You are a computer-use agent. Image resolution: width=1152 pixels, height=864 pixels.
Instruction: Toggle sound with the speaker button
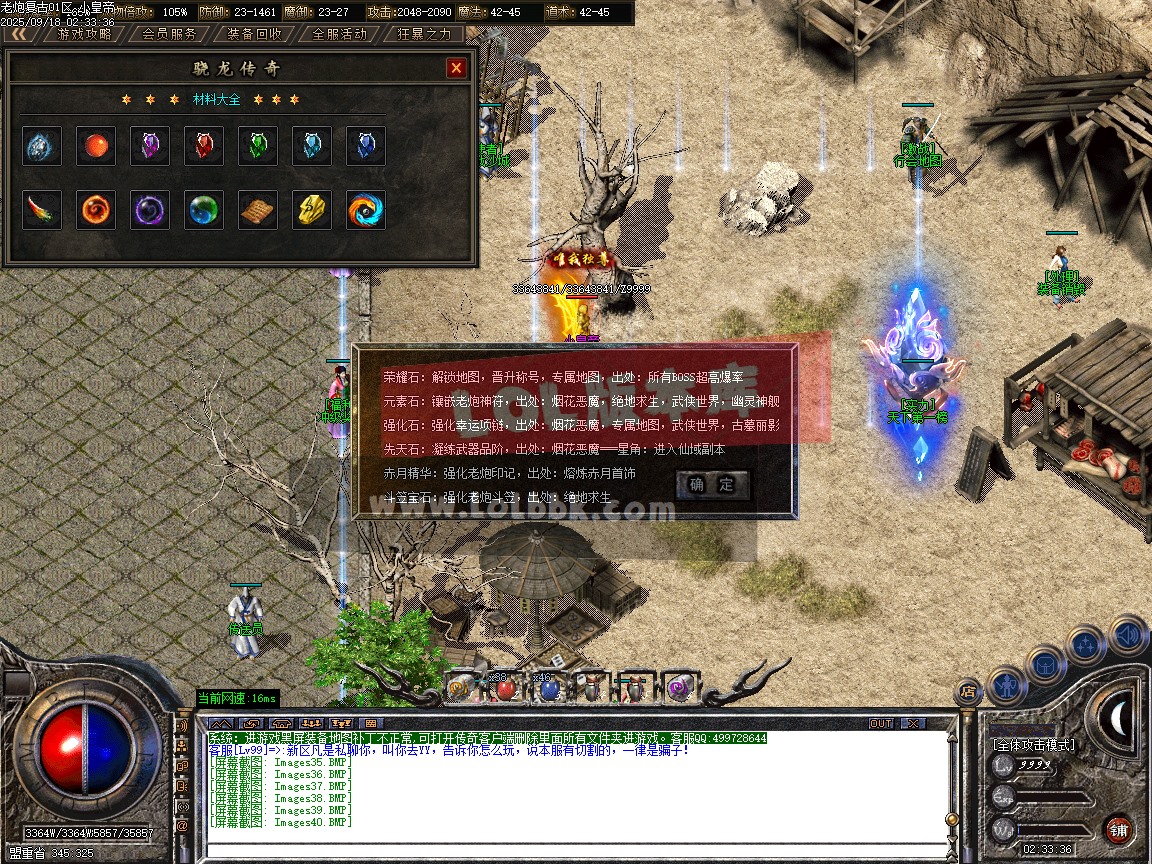click(x=1127, y=635)
